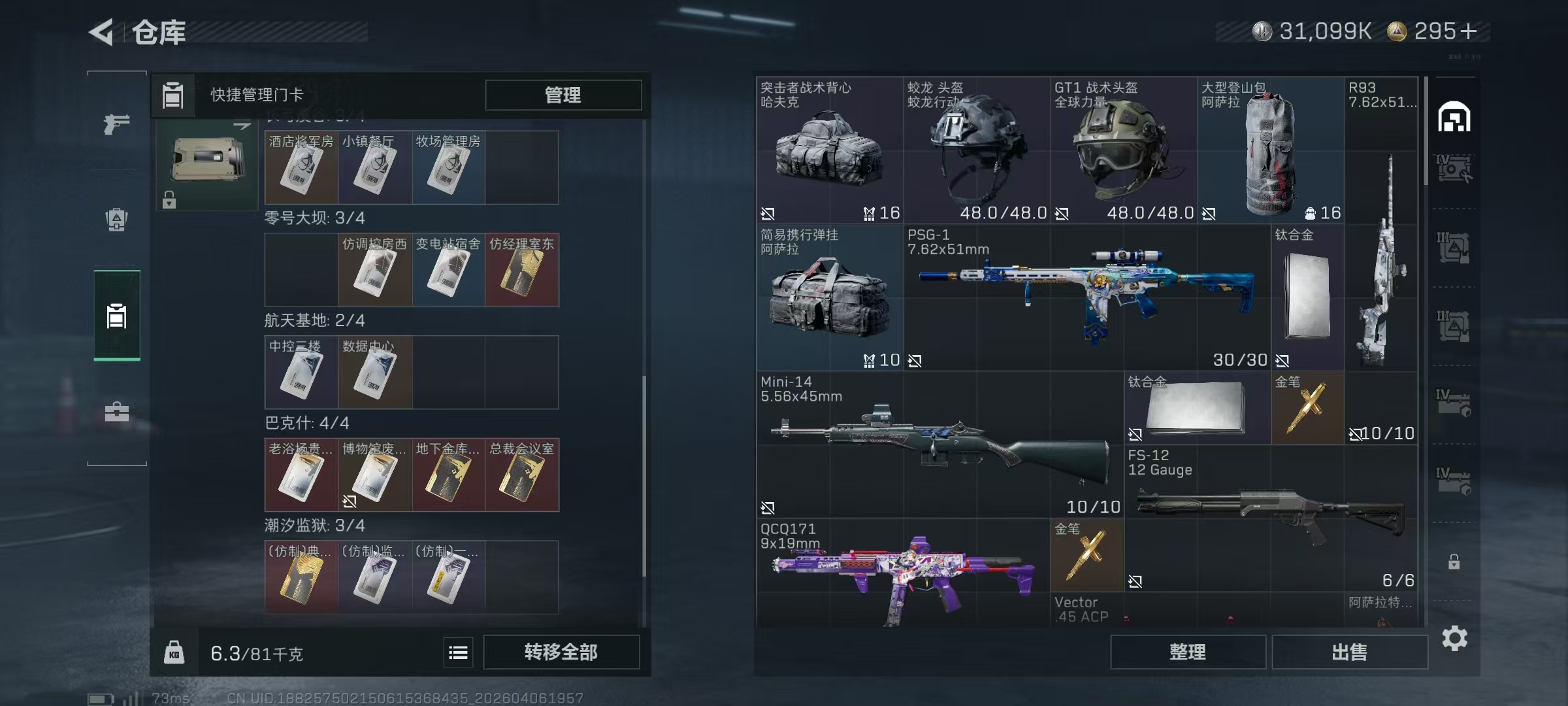Viewport: 1568px width, 706px height.
Task: Toggle the list view icon beside 转移全部
Action: point(458,652)
